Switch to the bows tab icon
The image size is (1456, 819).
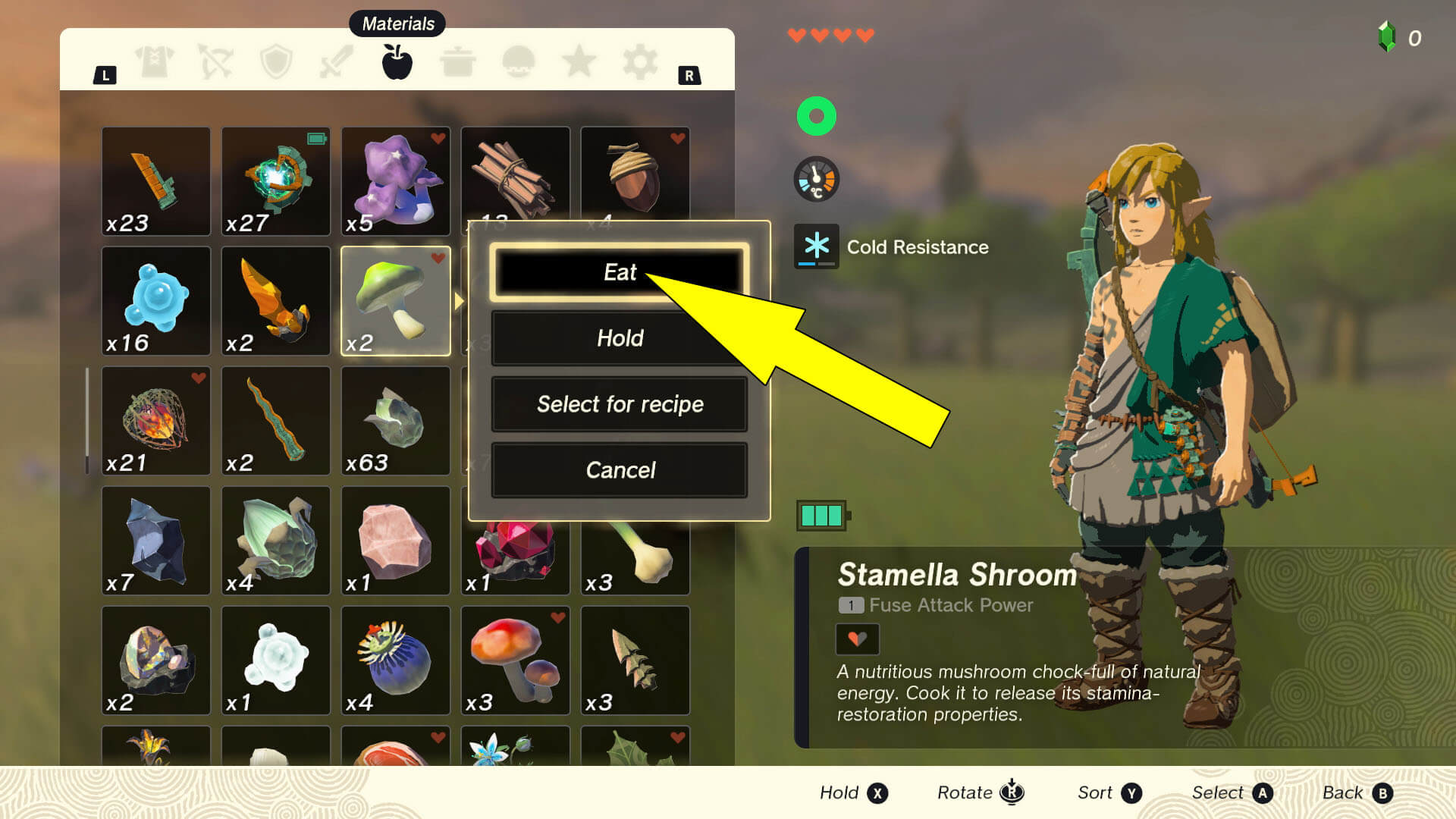click(215, 62)
